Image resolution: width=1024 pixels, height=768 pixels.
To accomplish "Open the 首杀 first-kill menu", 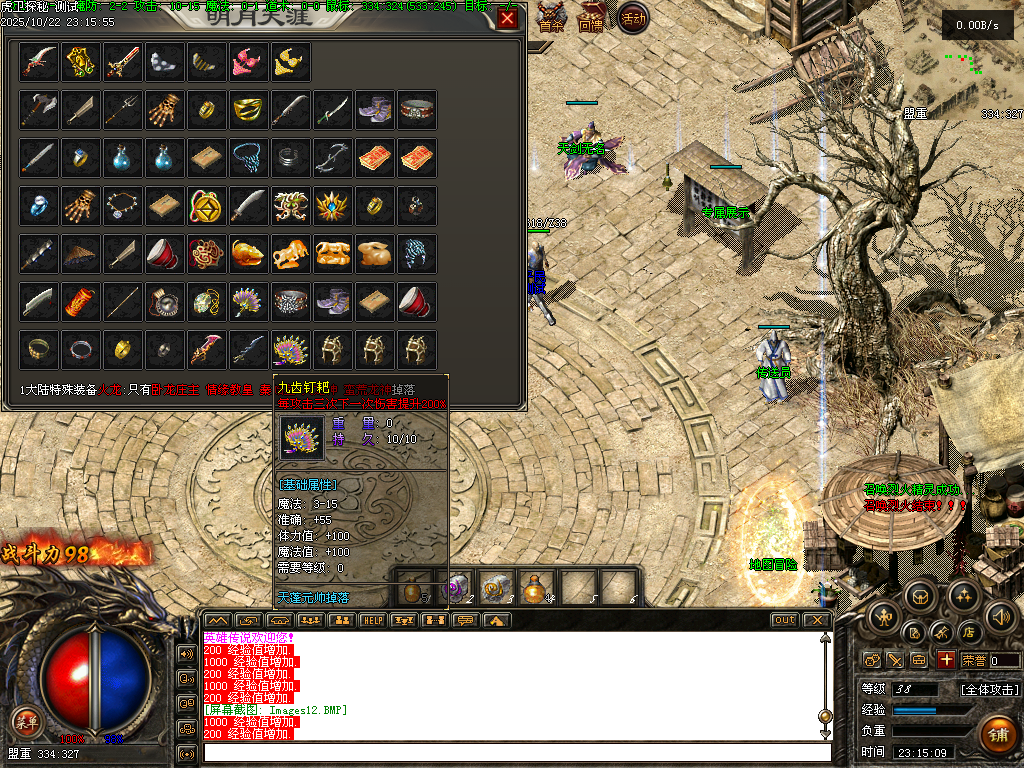I will pos(552,17).
